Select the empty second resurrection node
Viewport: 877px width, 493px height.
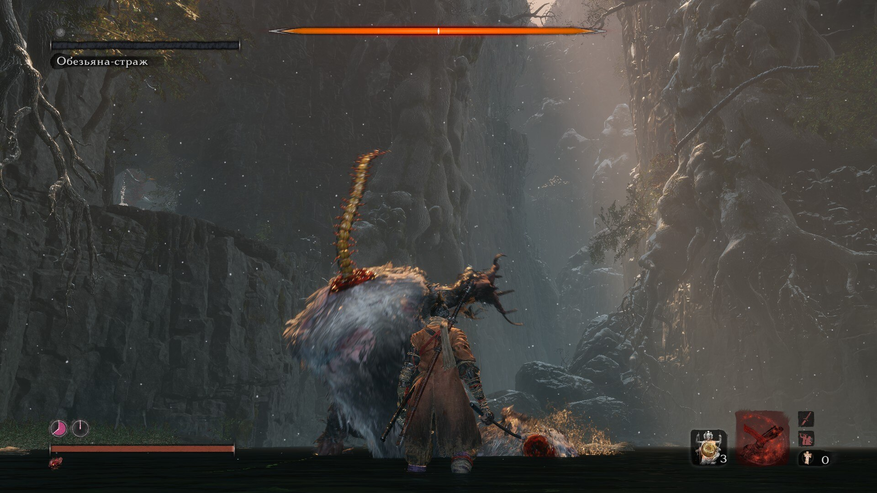click(80, 428)
